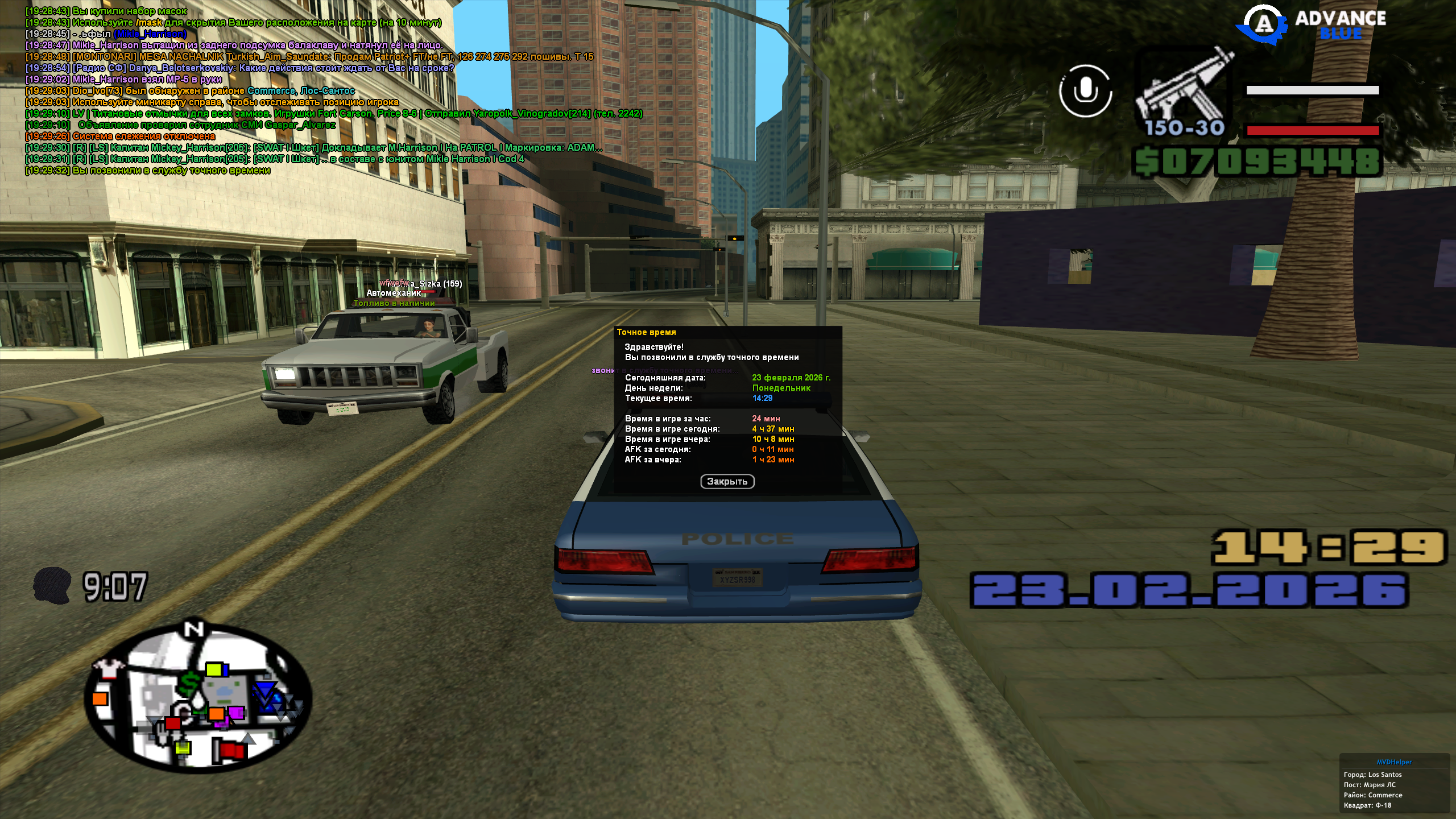
Task: Select the MP5 weapon icon
Action: (1184, 91)
